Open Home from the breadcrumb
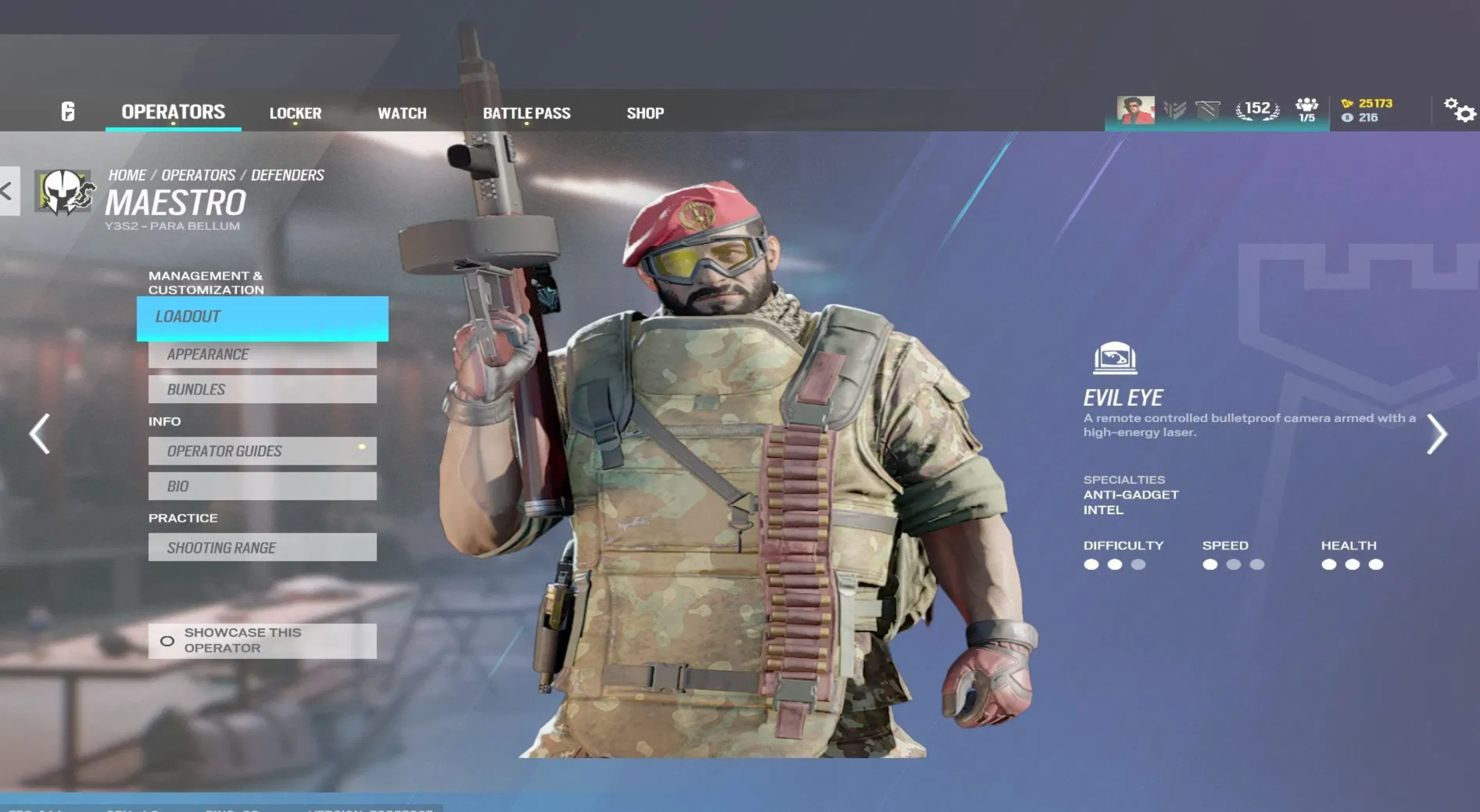The width and height of the screenshot is (1480, 812). [127, 175]
